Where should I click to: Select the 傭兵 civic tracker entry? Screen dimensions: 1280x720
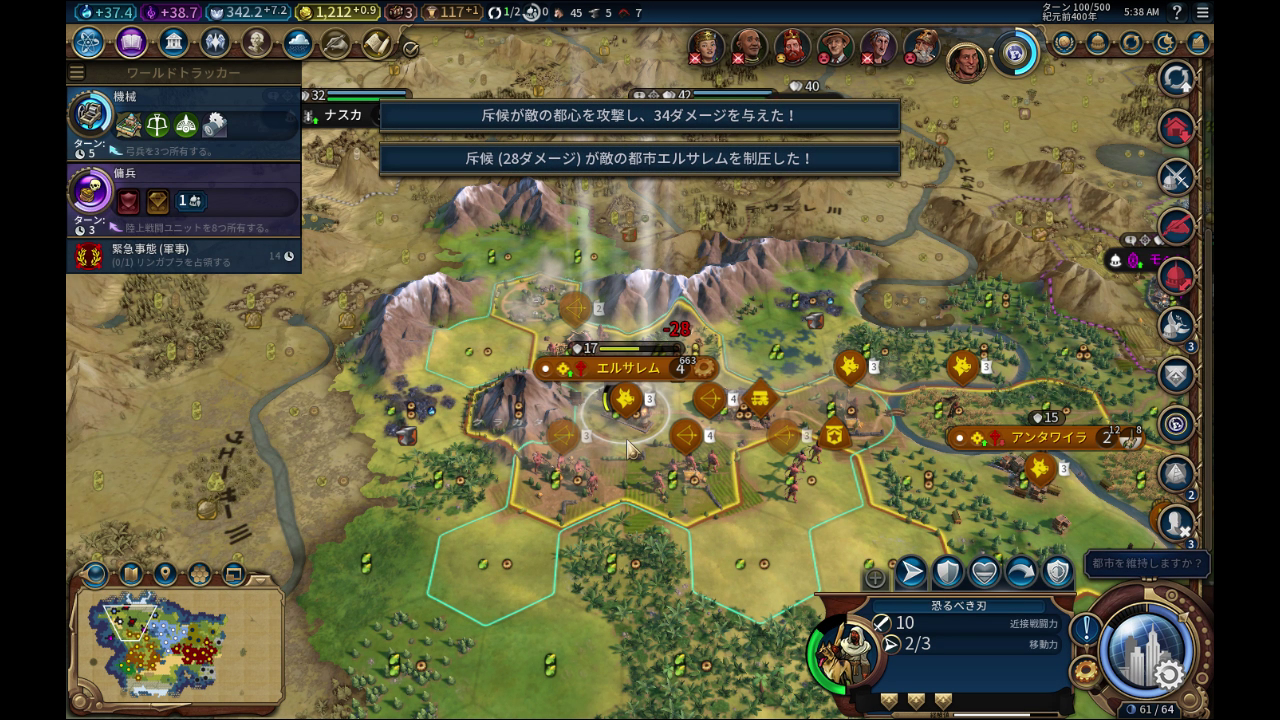tap(184, 198)
